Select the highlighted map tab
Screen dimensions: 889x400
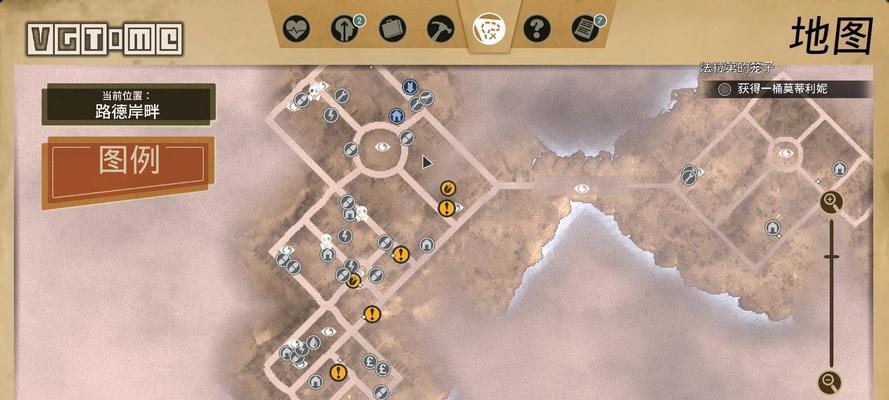[x=490, y=28]
